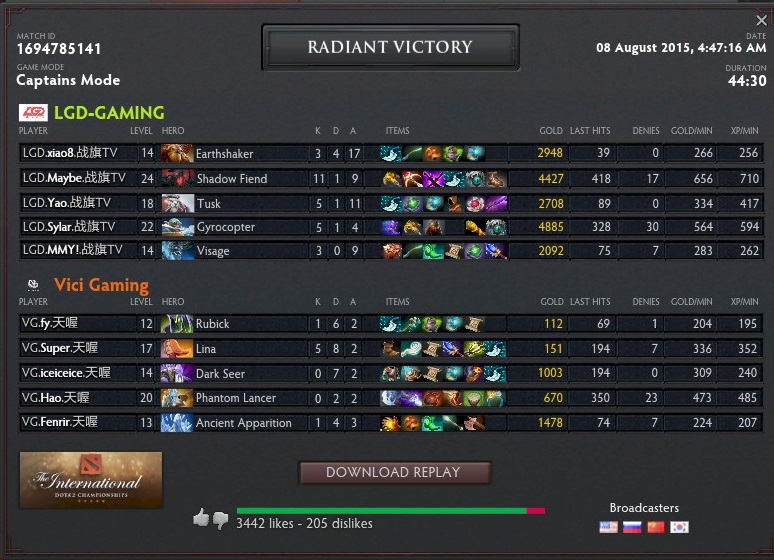The width and height of the screenshot is (774, 560).
Task: Choose the Chinese flag broadcaster
Action: (x=656, y=527)
